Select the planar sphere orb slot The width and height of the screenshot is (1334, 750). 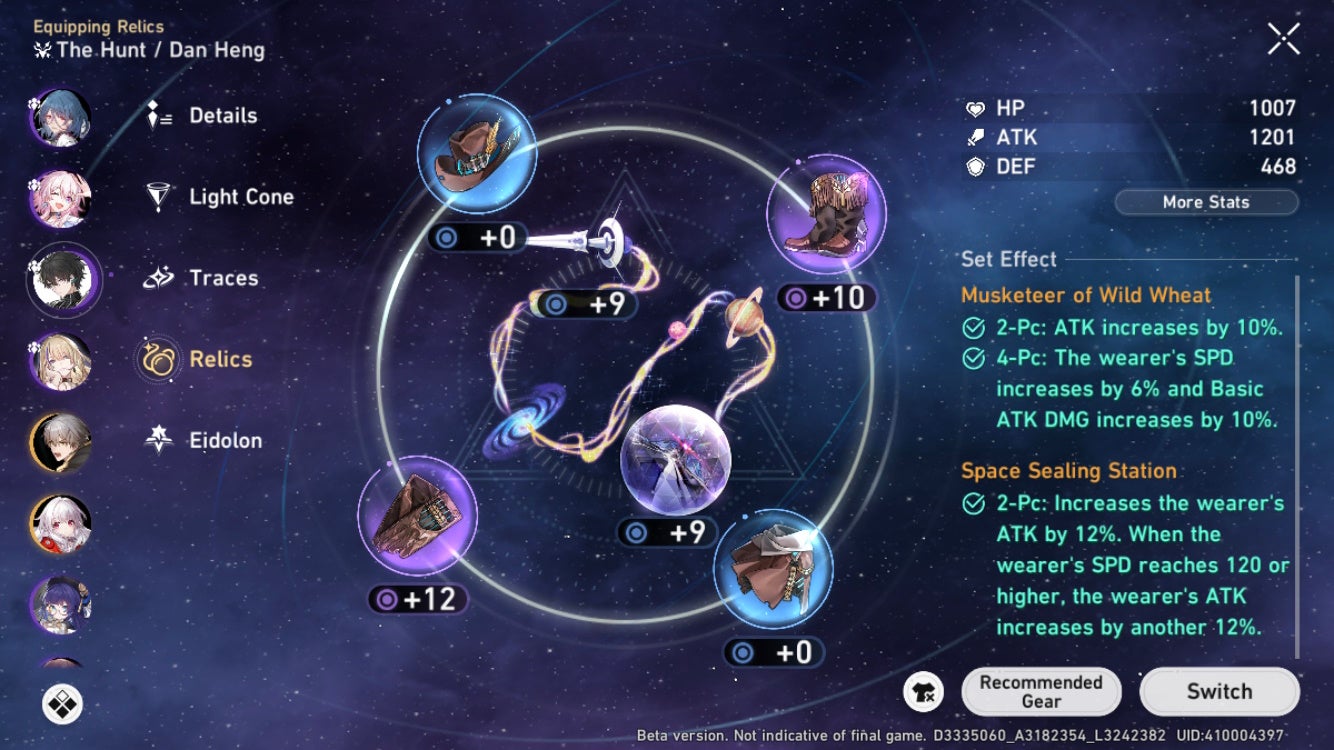676,460
